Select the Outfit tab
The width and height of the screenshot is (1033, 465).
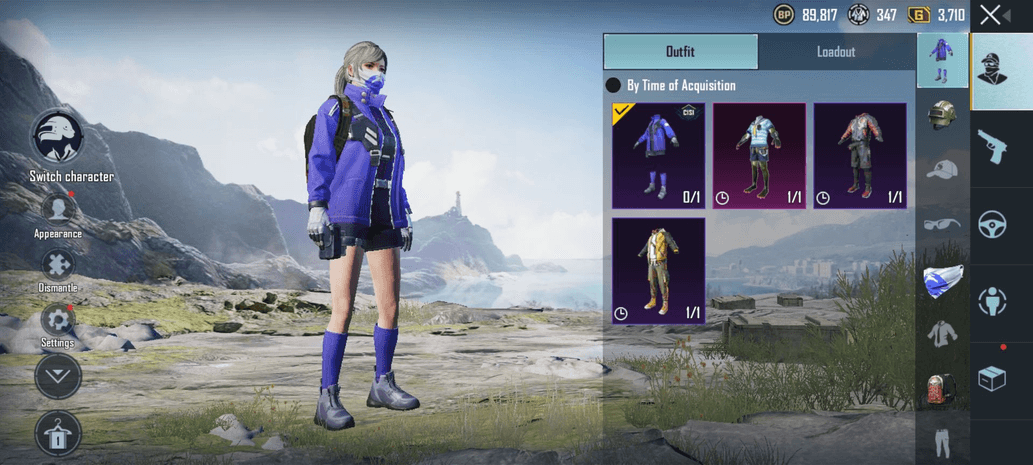[680, 52]
